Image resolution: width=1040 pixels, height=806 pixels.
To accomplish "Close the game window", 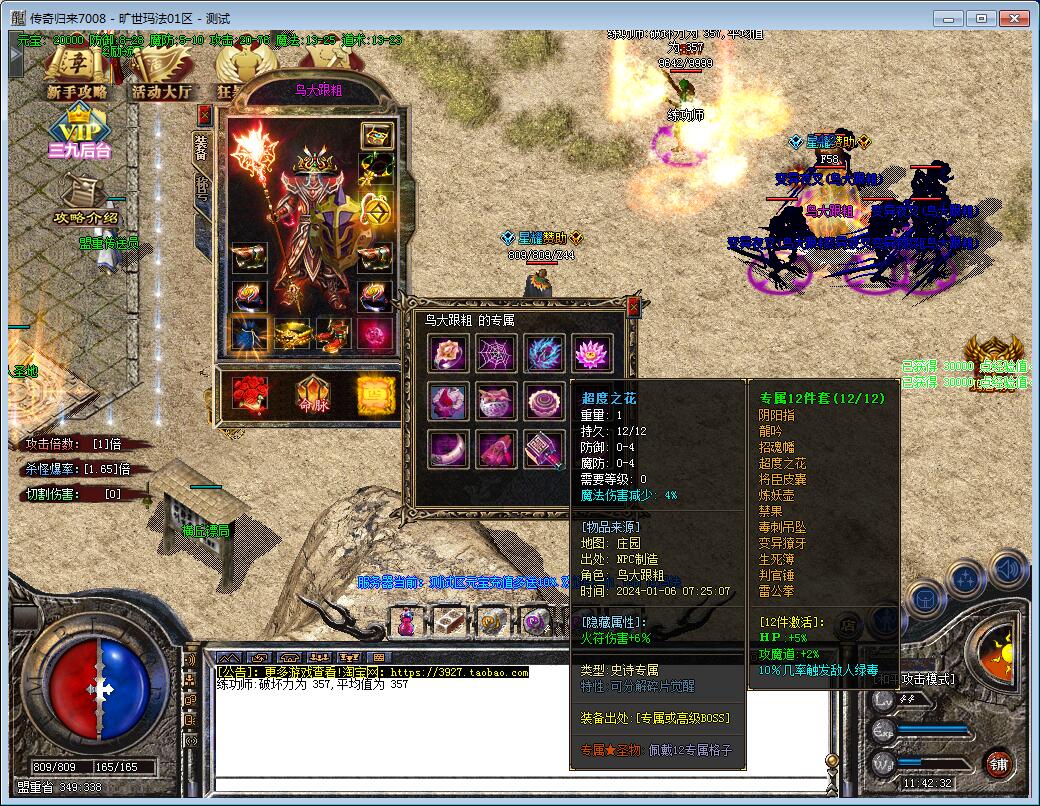I will (1013, 18).
